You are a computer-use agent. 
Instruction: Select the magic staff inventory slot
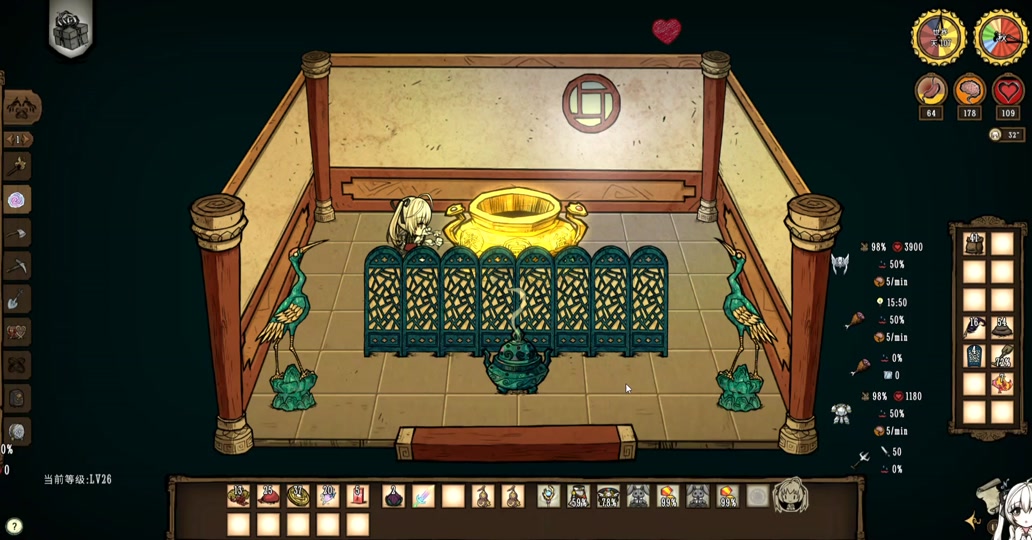coord(548,495)
